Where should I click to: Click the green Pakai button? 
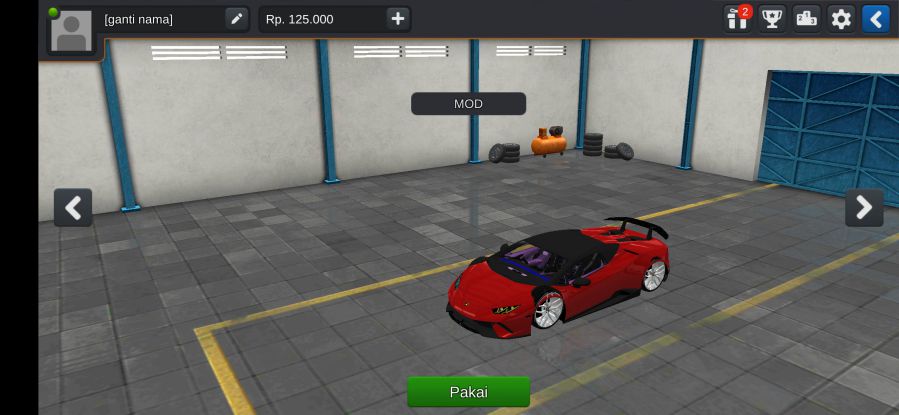click(x=468, y=391)
